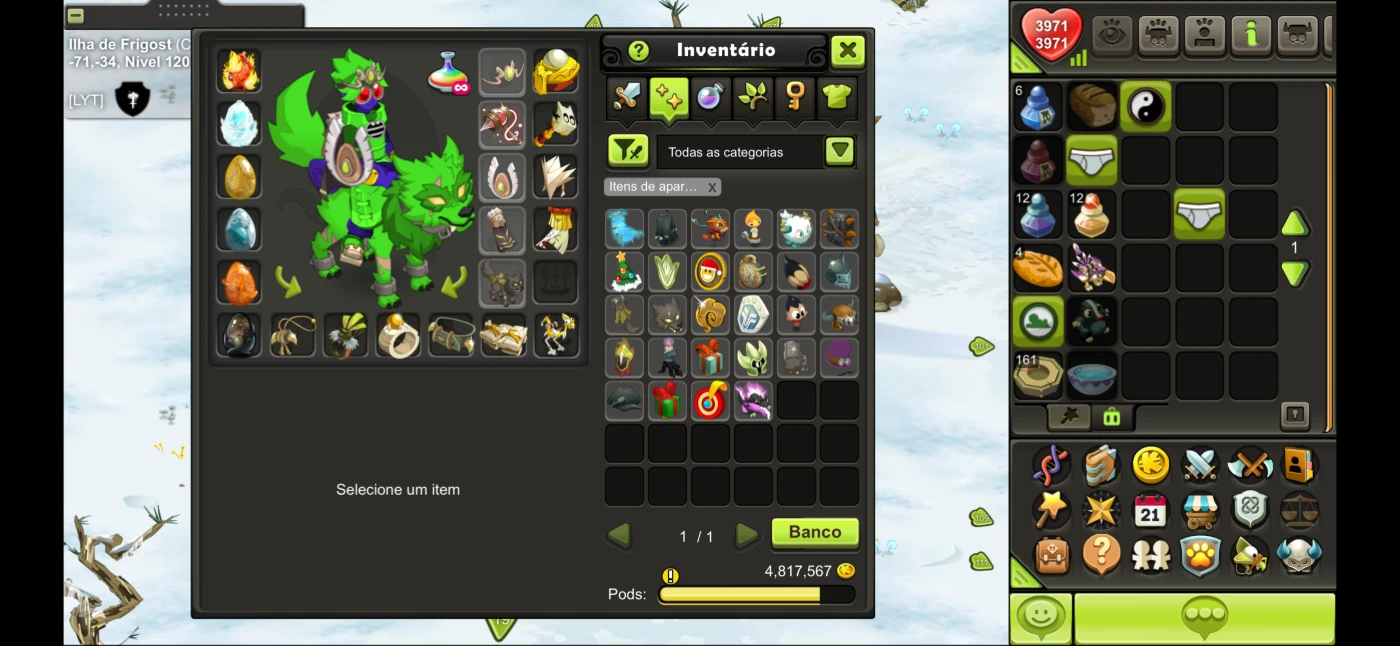Open the chat speech bubble bar
The width and height of the screenshot is (1400, 646).
click(1204, 618)
